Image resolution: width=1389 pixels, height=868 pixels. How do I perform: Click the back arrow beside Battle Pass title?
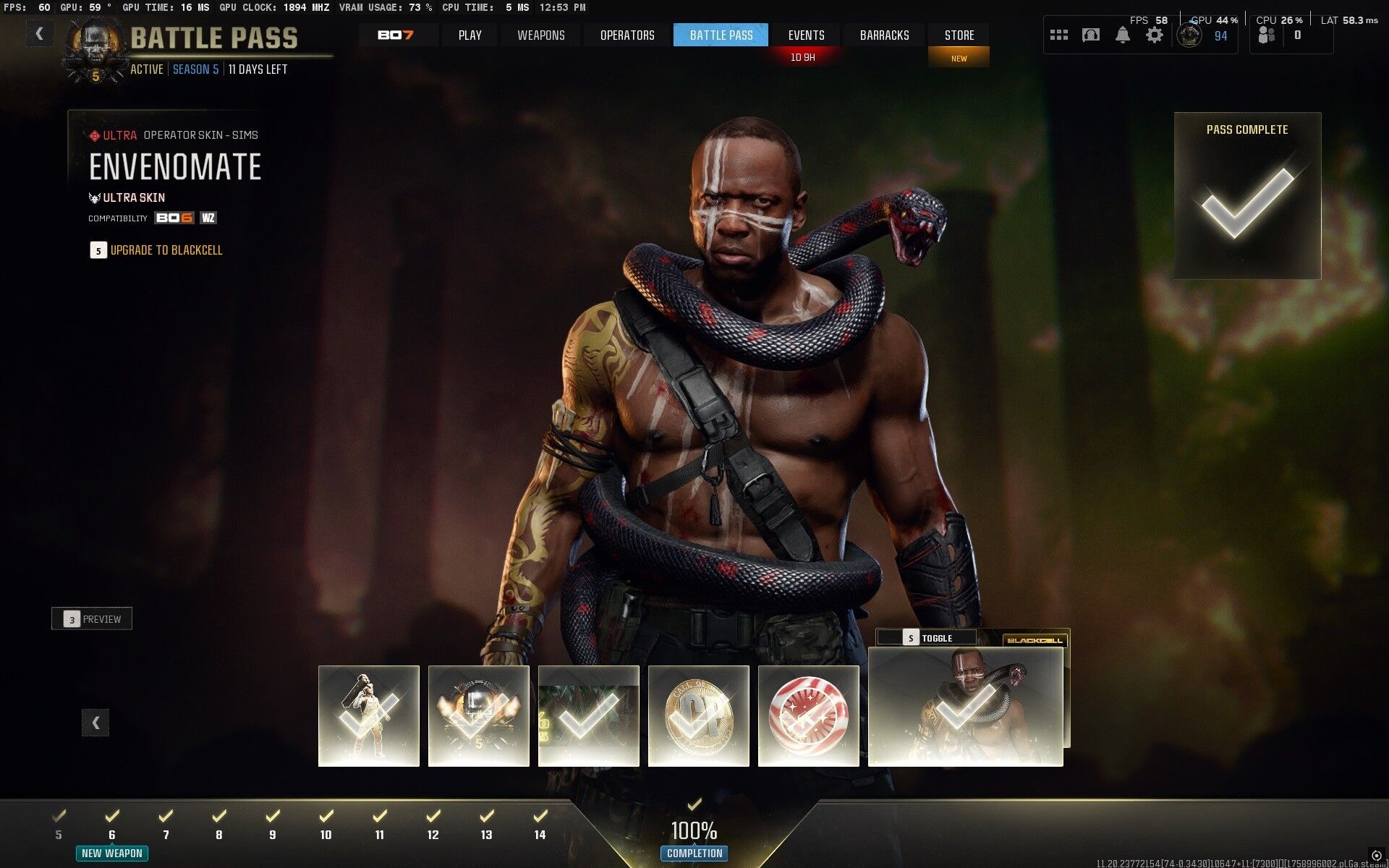[x=39, y=33]
